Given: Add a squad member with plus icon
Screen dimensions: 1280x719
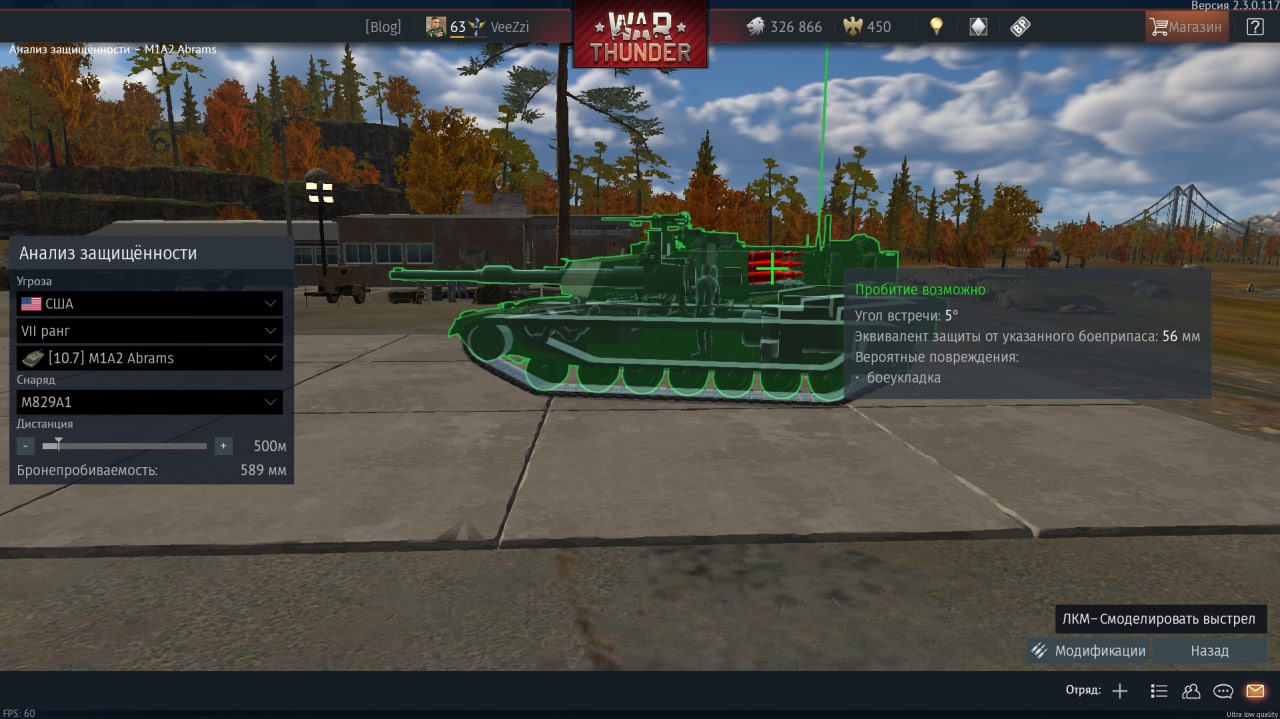Looking at the screenshot, I should (1120, 691).
